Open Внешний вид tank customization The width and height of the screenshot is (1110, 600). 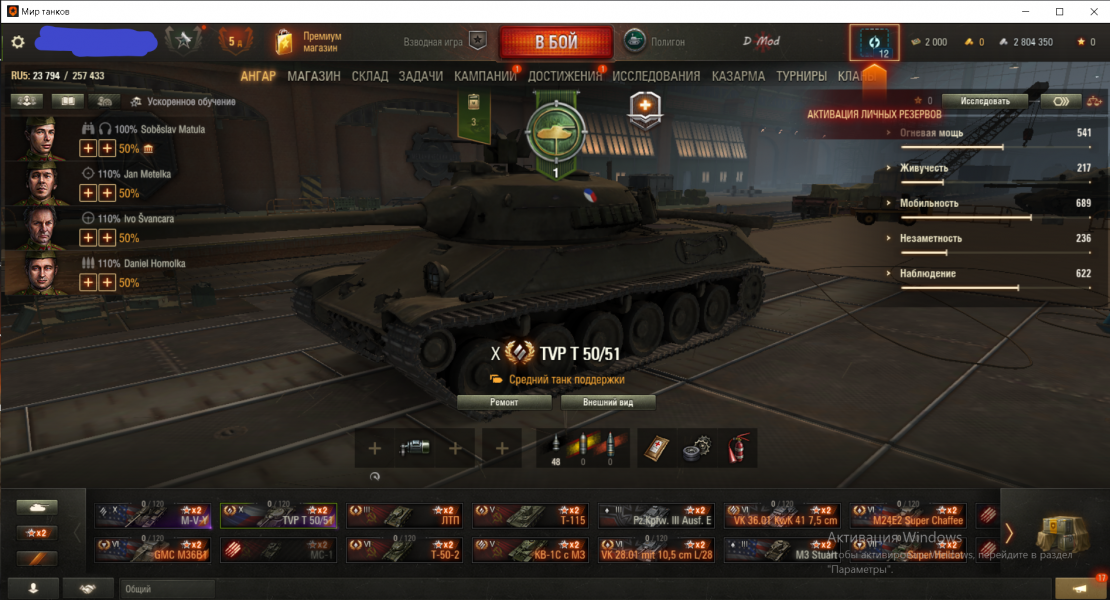[x=608, y=402]
